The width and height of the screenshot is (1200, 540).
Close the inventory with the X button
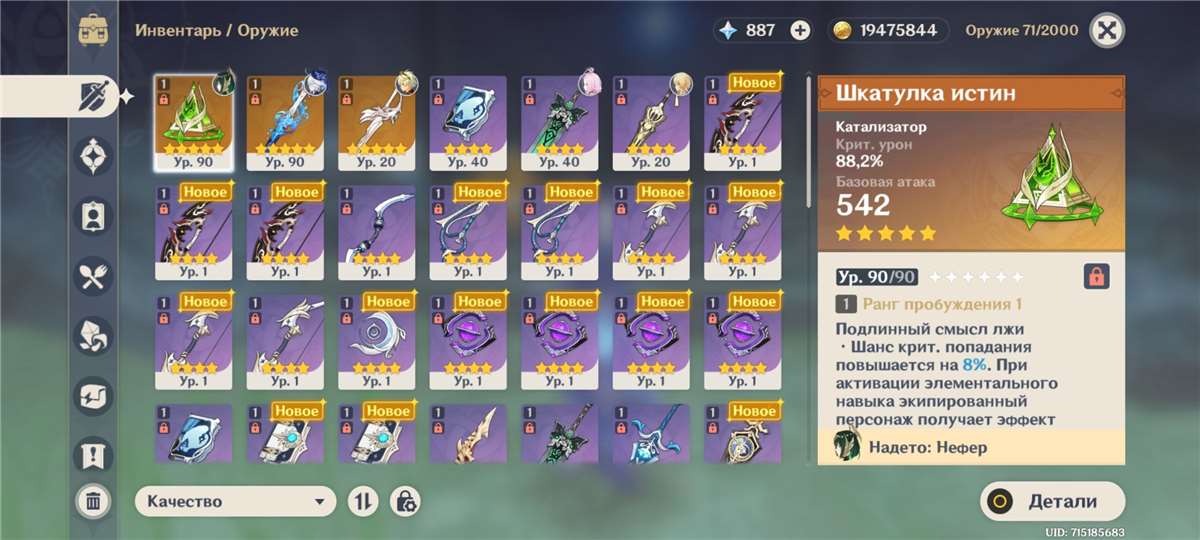click(1105, 30)
